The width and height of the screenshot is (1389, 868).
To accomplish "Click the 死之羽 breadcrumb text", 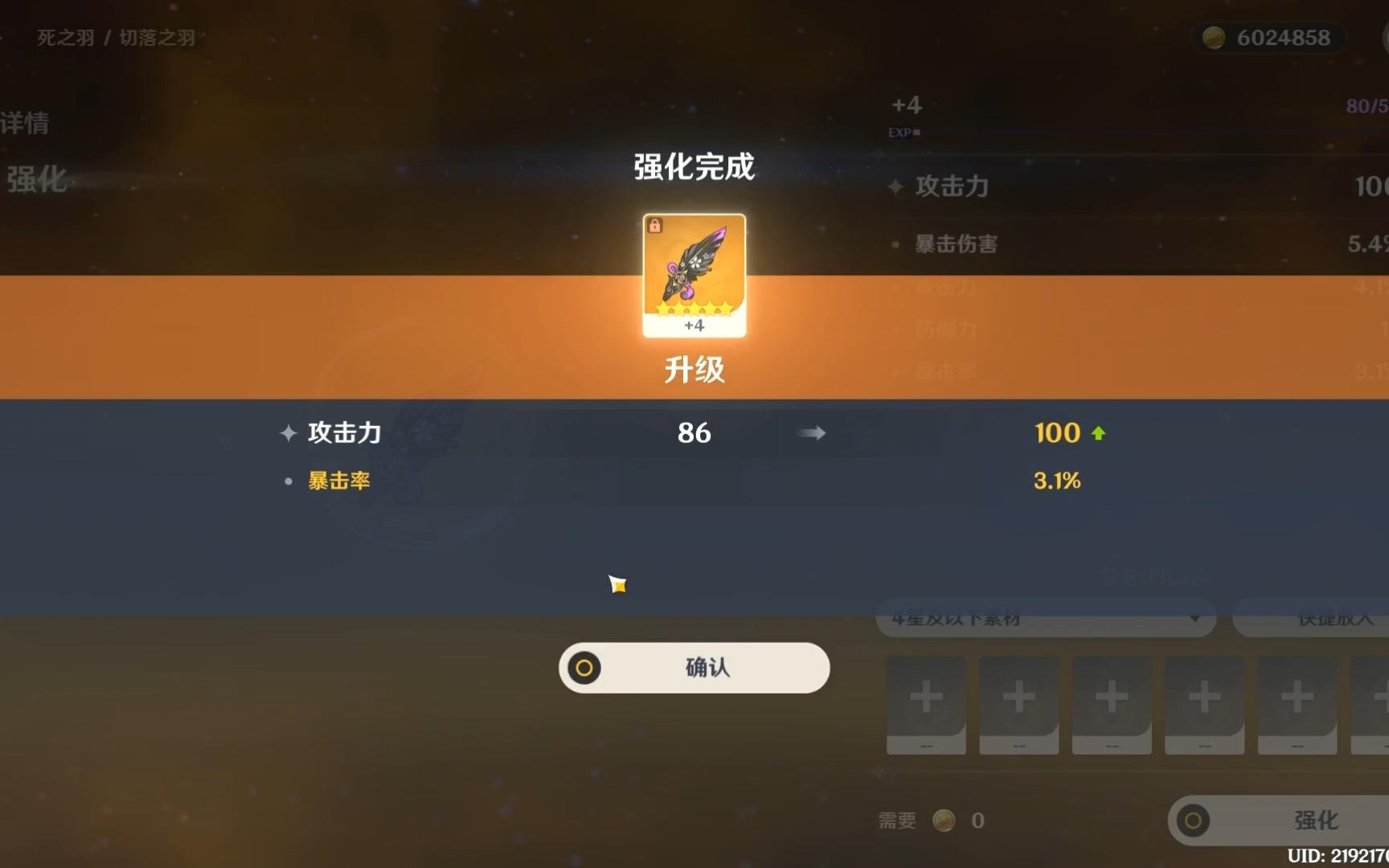I will 64,37.
